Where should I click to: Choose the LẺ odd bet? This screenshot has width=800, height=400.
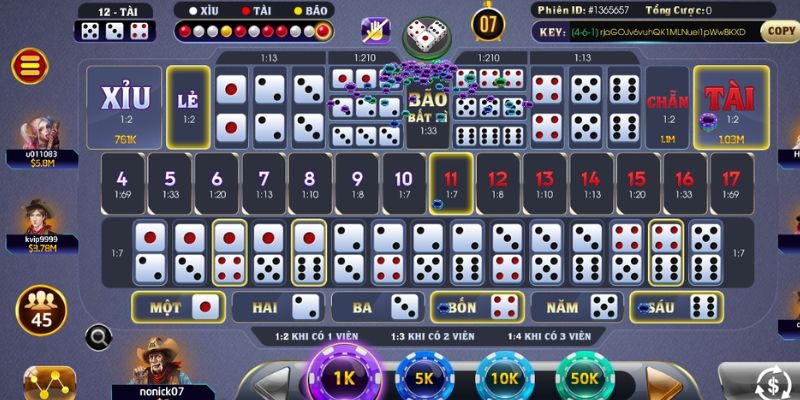188,107
